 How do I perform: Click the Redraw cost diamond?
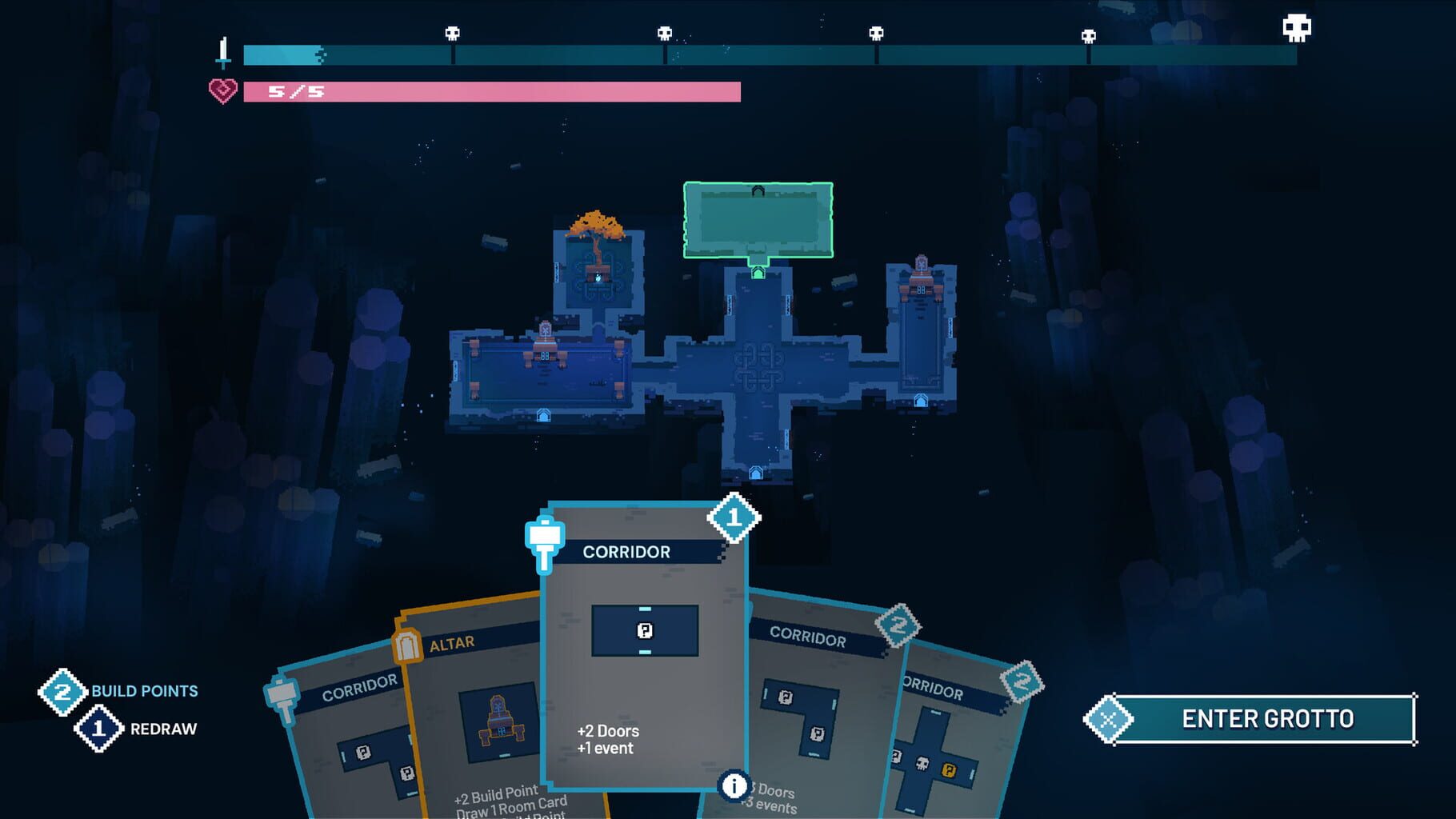pos(98,729)
